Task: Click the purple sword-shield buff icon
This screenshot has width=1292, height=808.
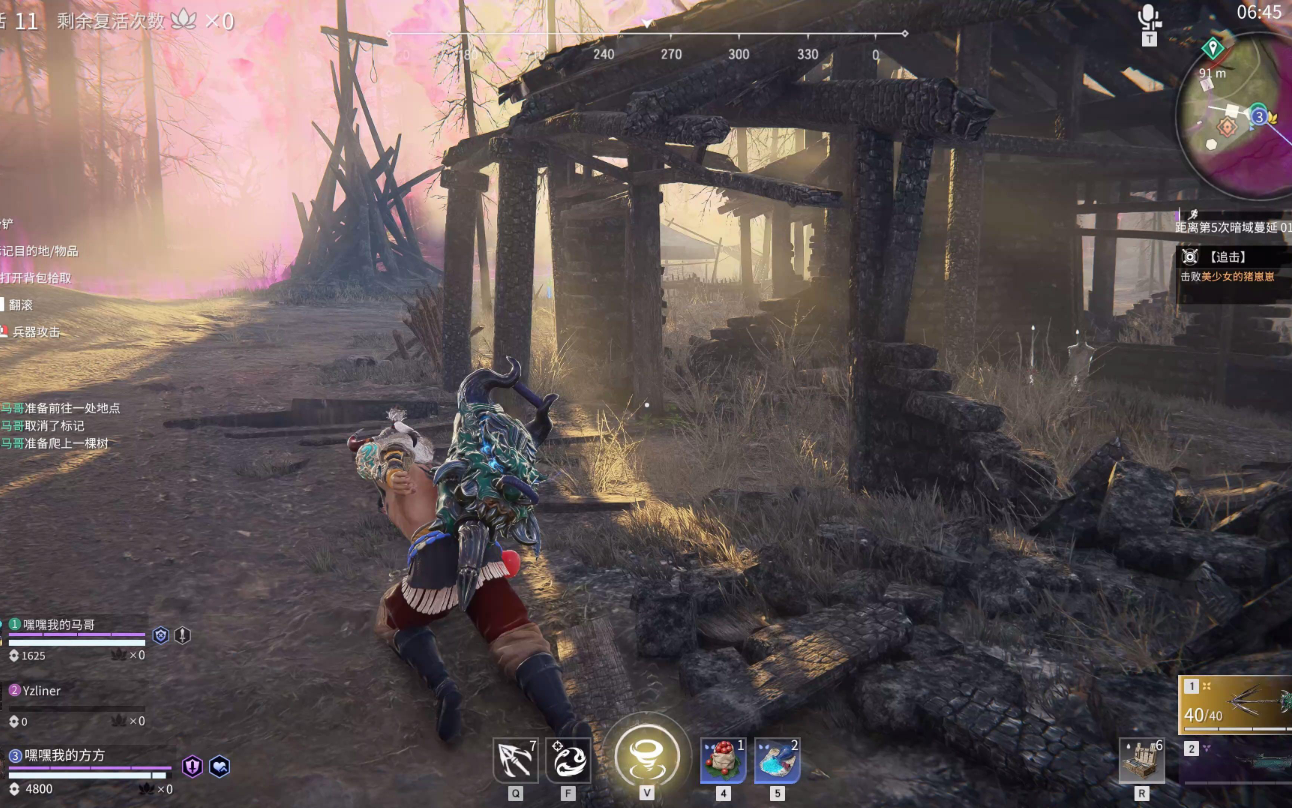Action: click(192, 767)
